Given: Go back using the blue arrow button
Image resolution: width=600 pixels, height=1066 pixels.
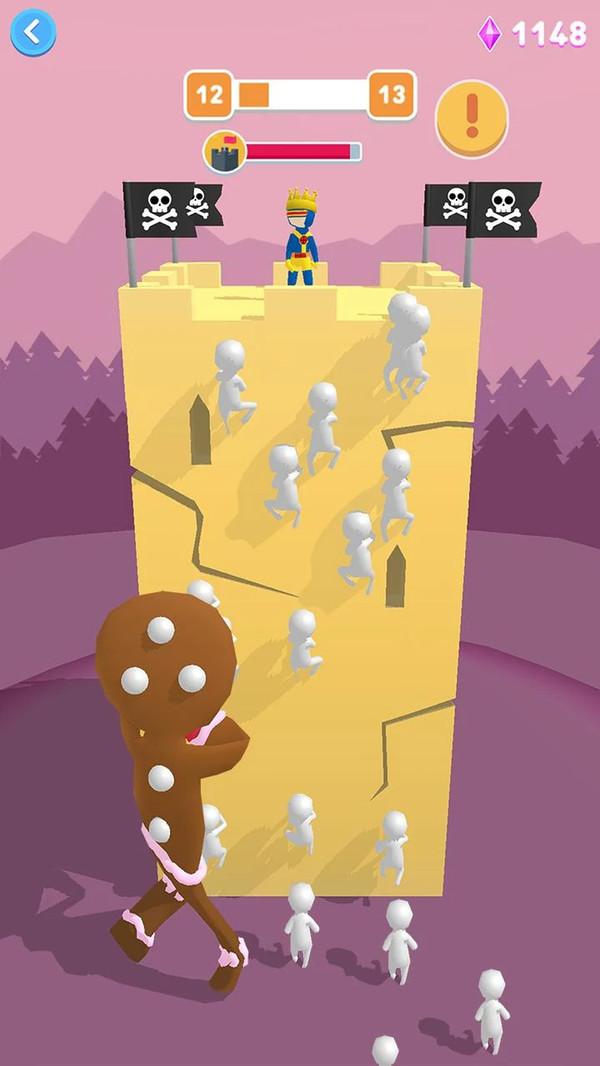Looking at the screenshot, I should click(x=33, y=32).
